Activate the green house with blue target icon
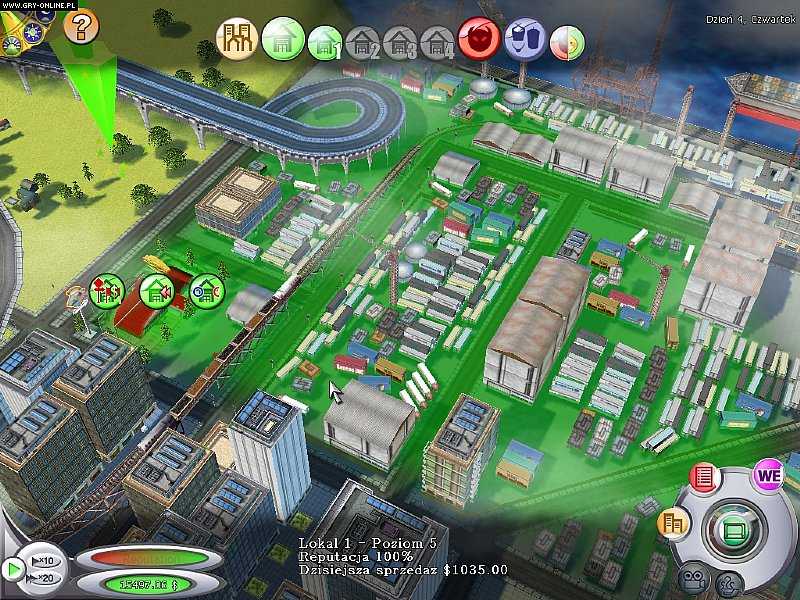The width and height of the screenshot is (800, 600). (206, 291)
